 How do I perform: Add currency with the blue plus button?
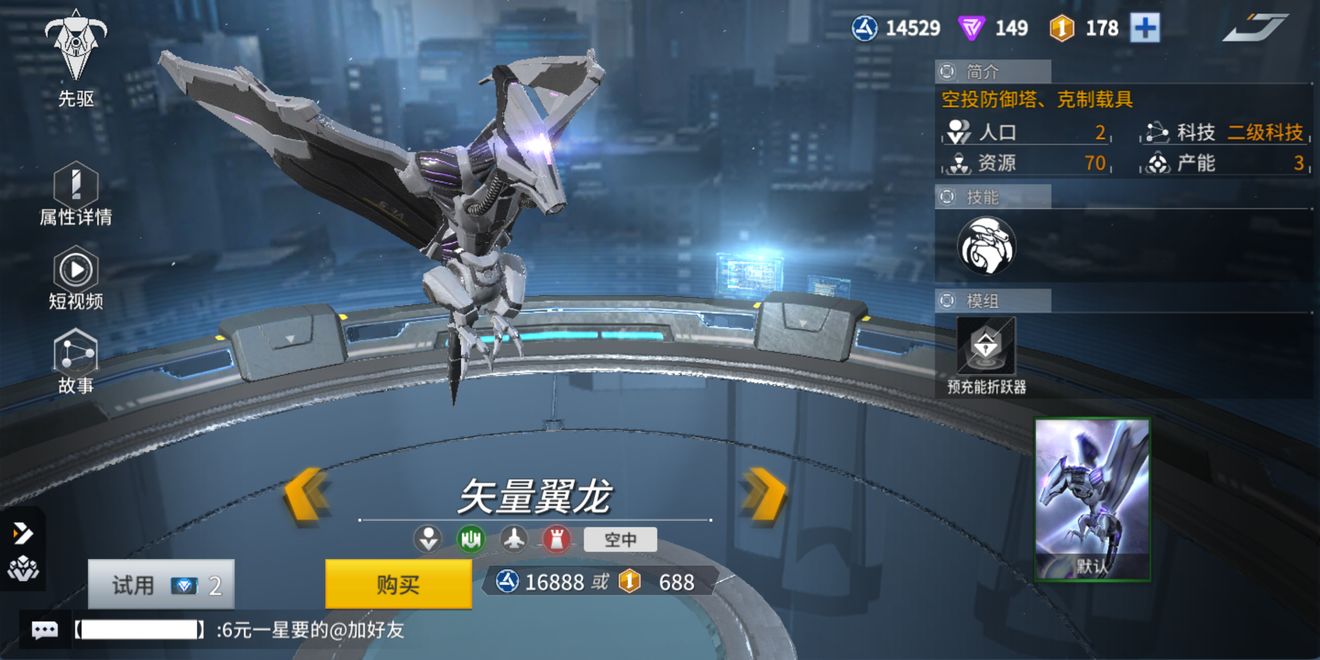[x=1145, y=28]
